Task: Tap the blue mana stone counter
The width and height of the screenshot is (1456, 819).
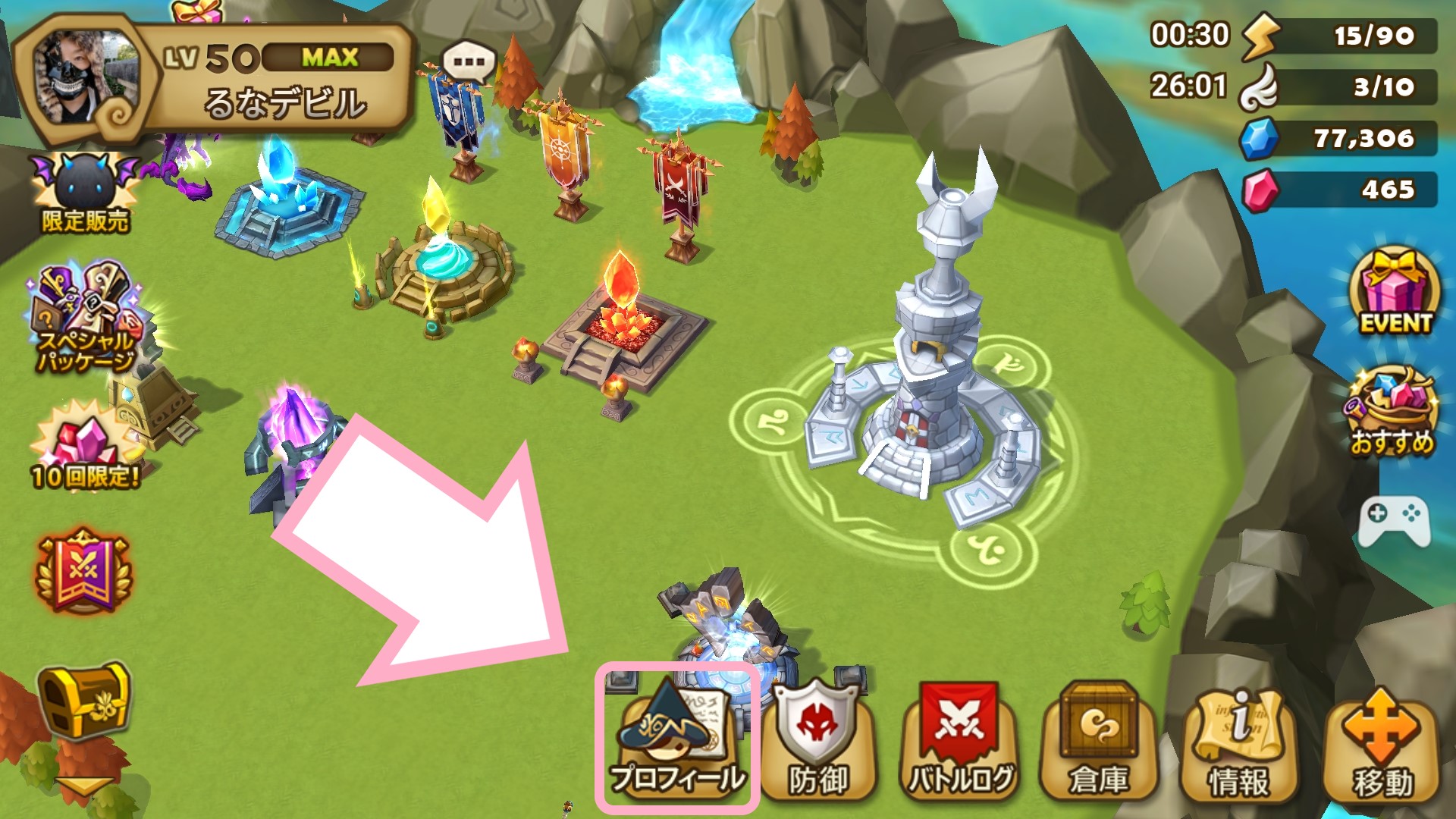Action: (x=1339, y=139)
